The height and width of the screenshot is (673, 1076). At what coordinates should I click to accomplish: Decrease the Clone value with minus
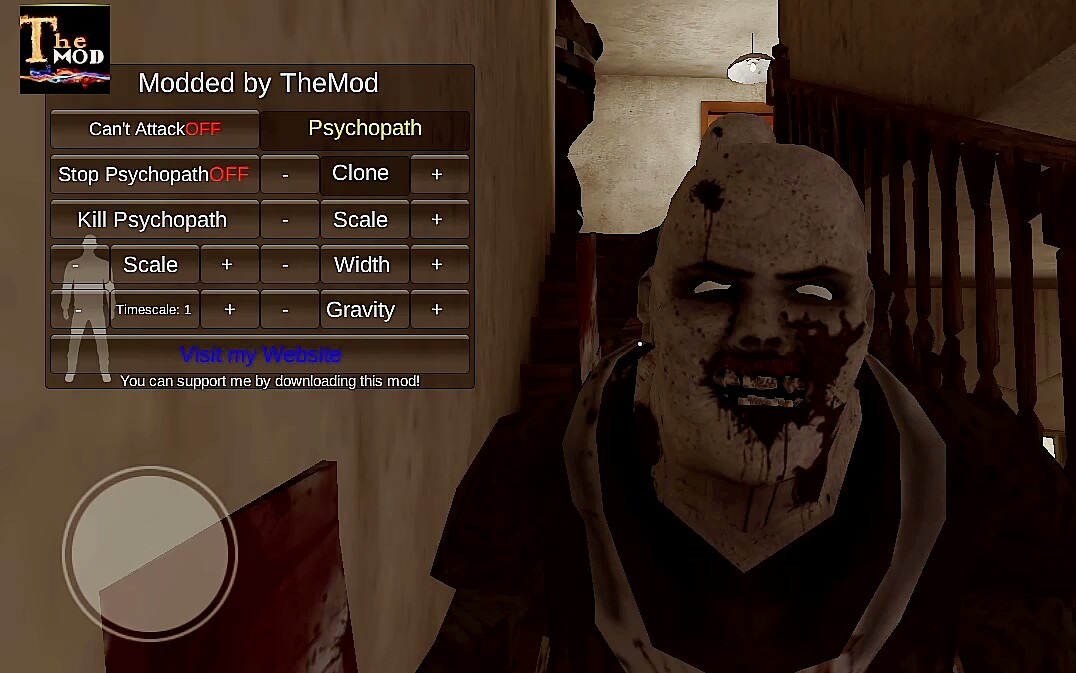(x=286, y=174)
